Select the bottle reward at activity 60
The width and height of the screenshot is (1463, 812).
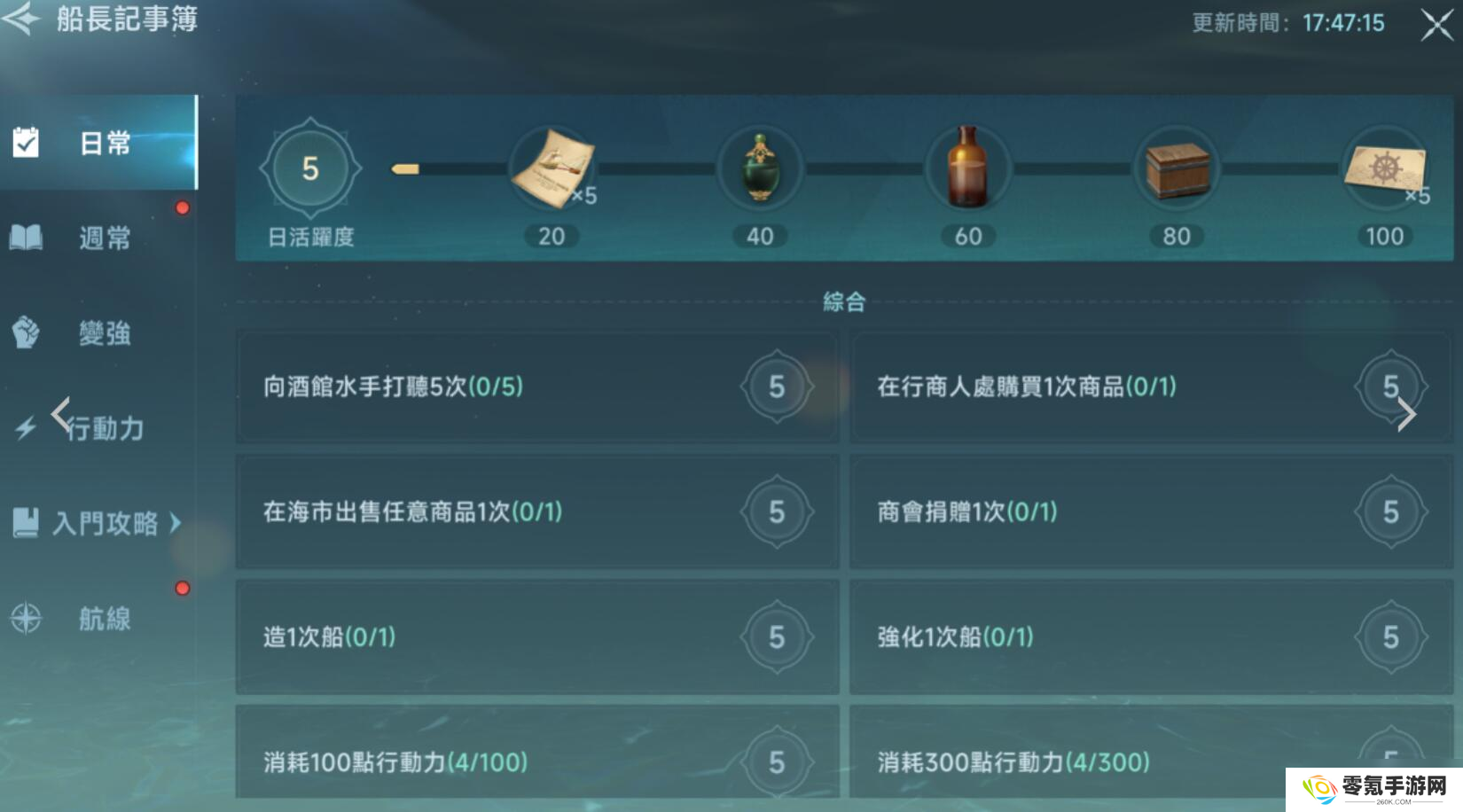coord(968,168)
